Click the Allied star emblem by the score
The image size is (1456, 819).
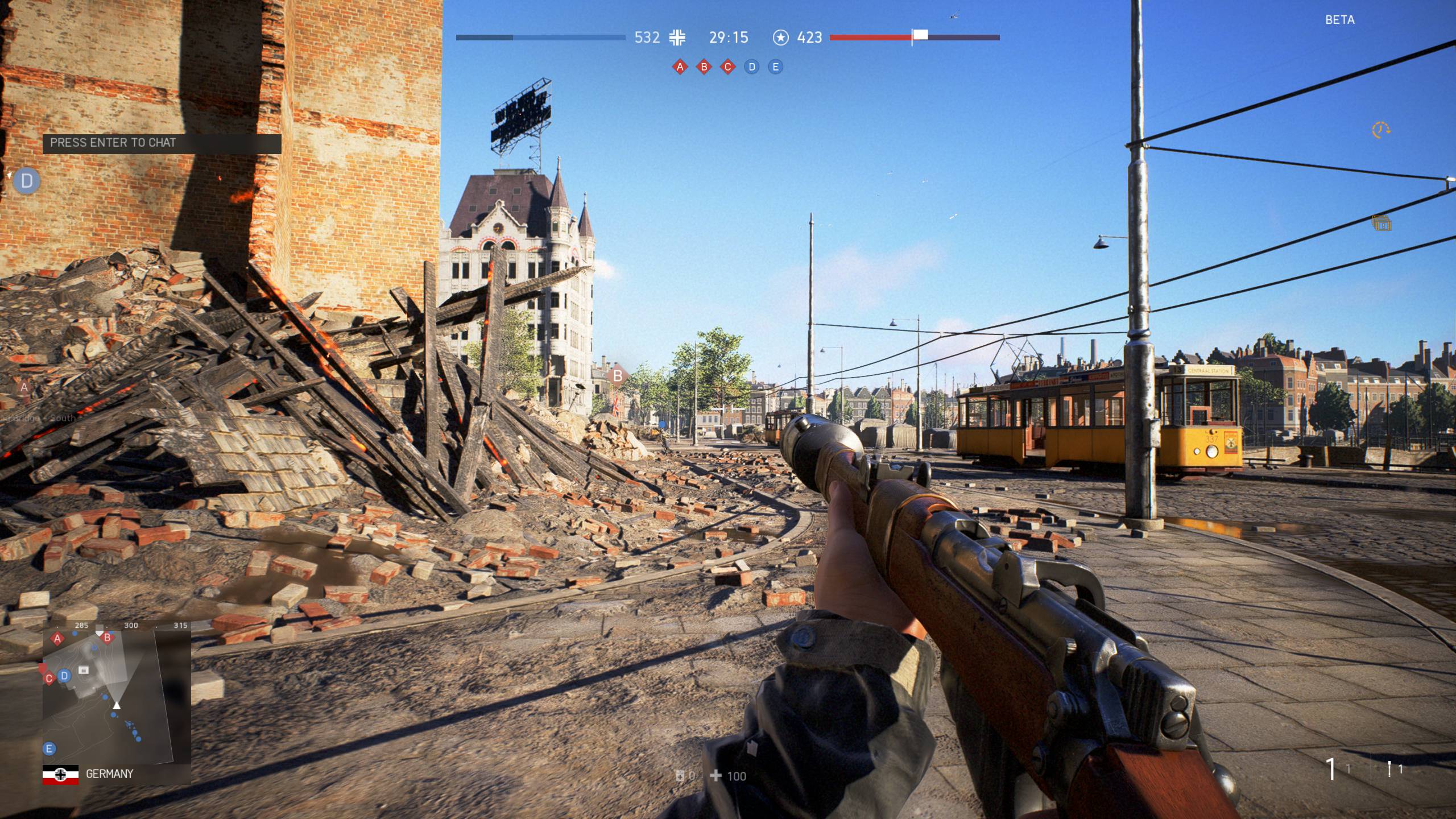click(781, 38)
